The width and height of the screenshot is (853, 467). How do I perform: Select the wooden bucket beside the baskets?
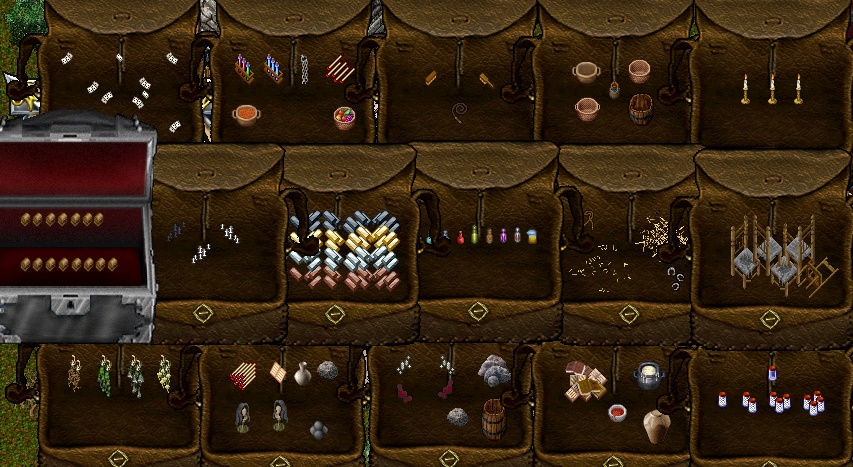coord(641,109)
